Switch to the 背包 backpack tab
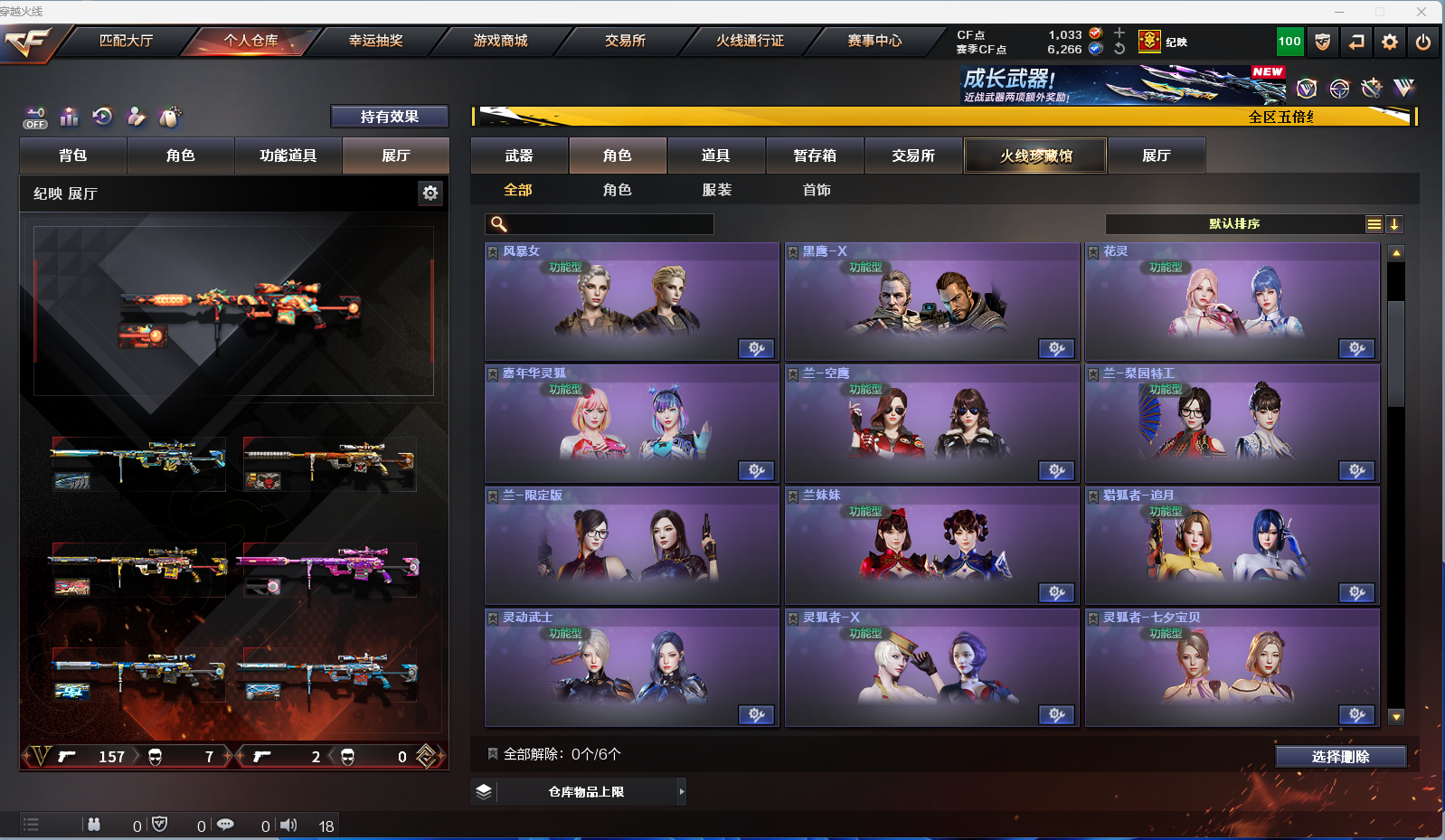Screen dimensions: 1445x840 73,156
